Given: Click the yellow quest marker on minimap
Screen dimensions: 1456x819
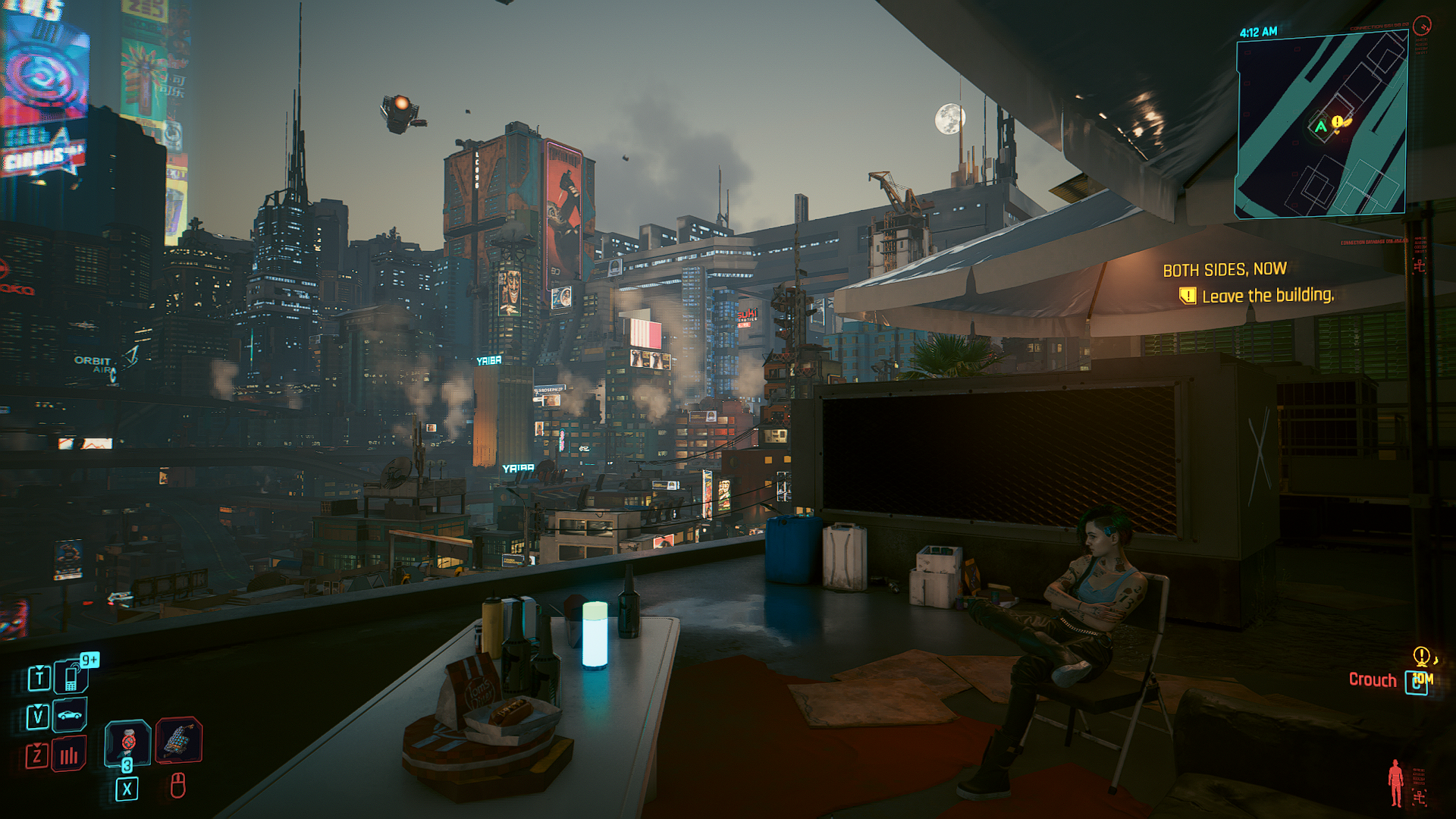Looking at the screenshot, I should click(x=1338, y=122).
